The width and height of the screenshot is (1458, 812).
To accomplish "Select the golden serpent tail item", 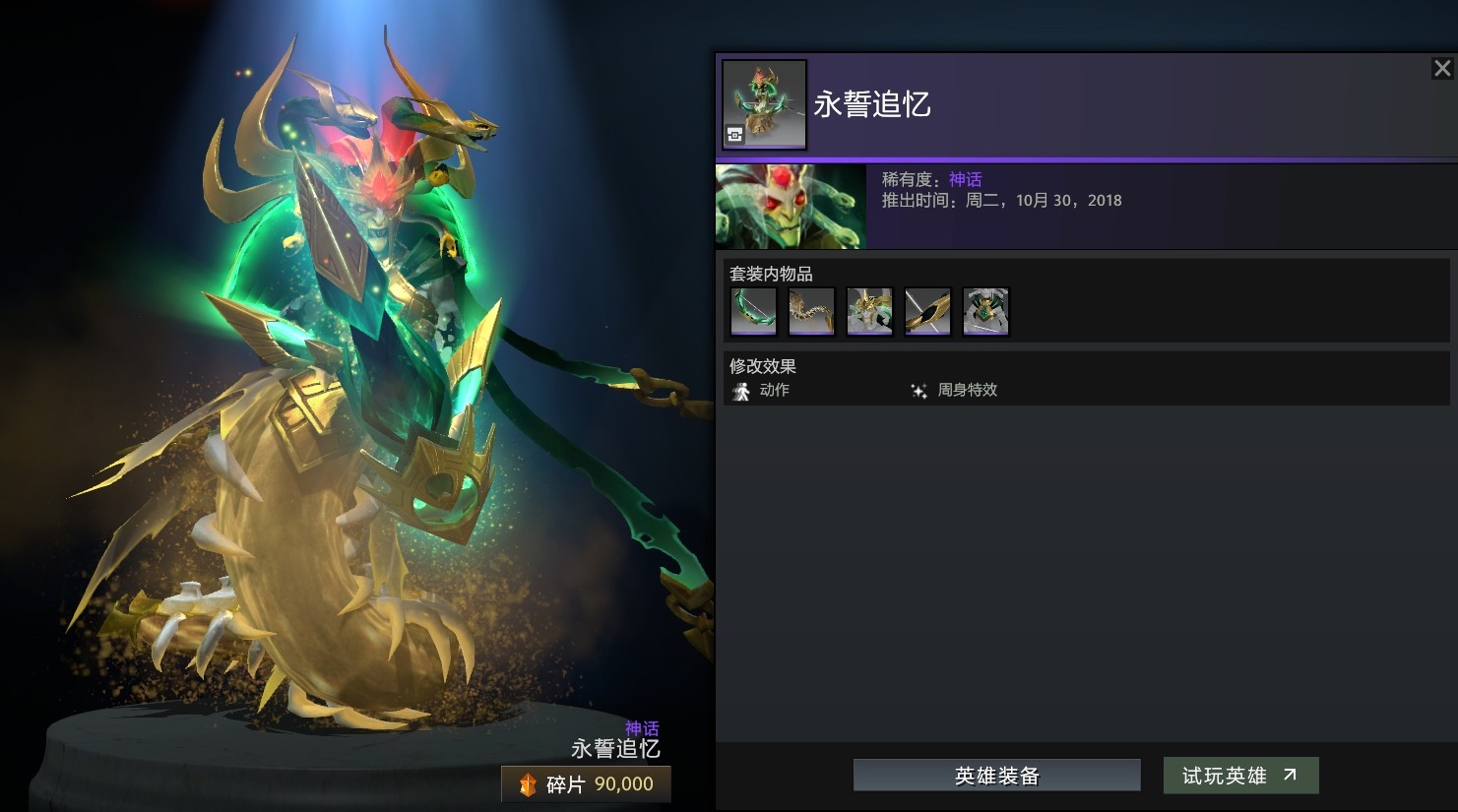I will click(811, 312).
